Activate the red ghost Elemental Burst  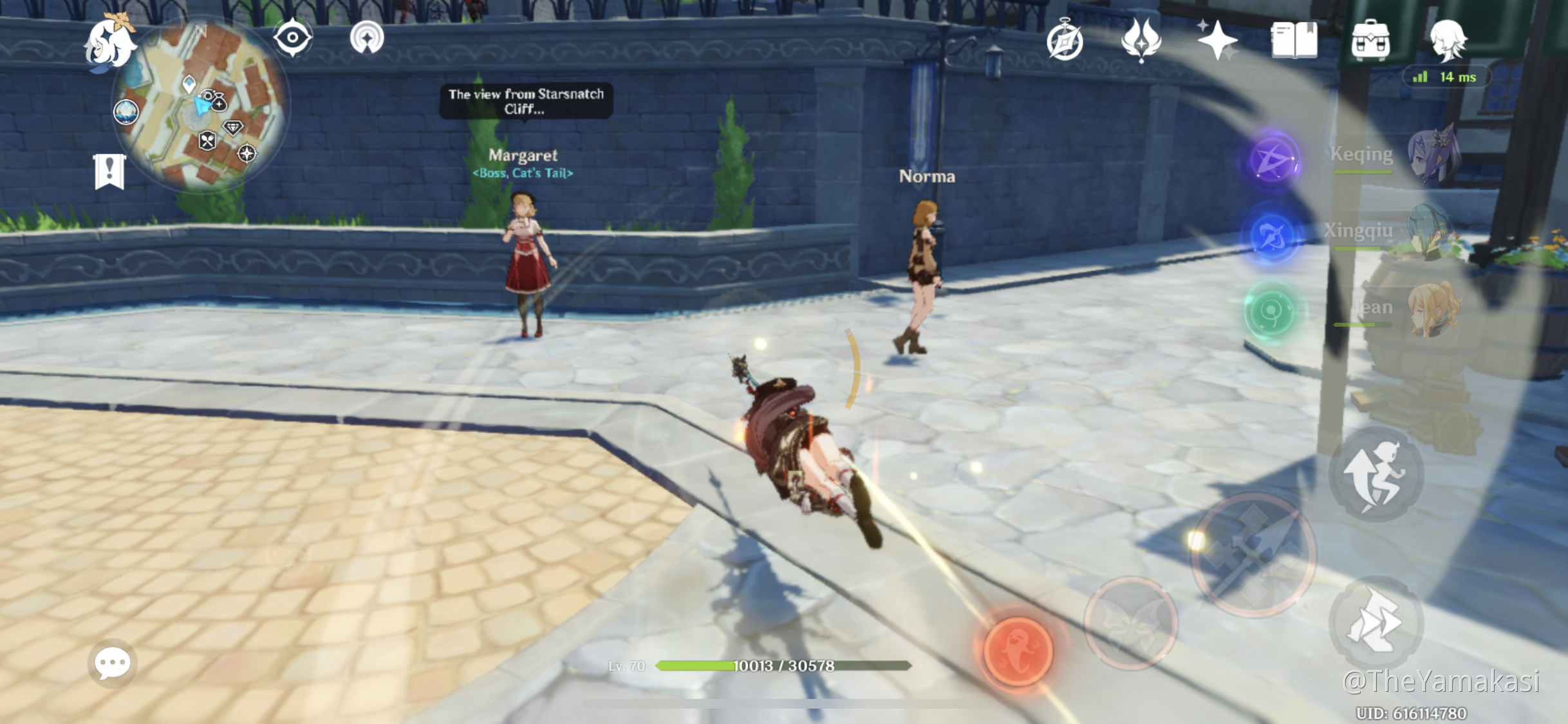point(1018,651)
